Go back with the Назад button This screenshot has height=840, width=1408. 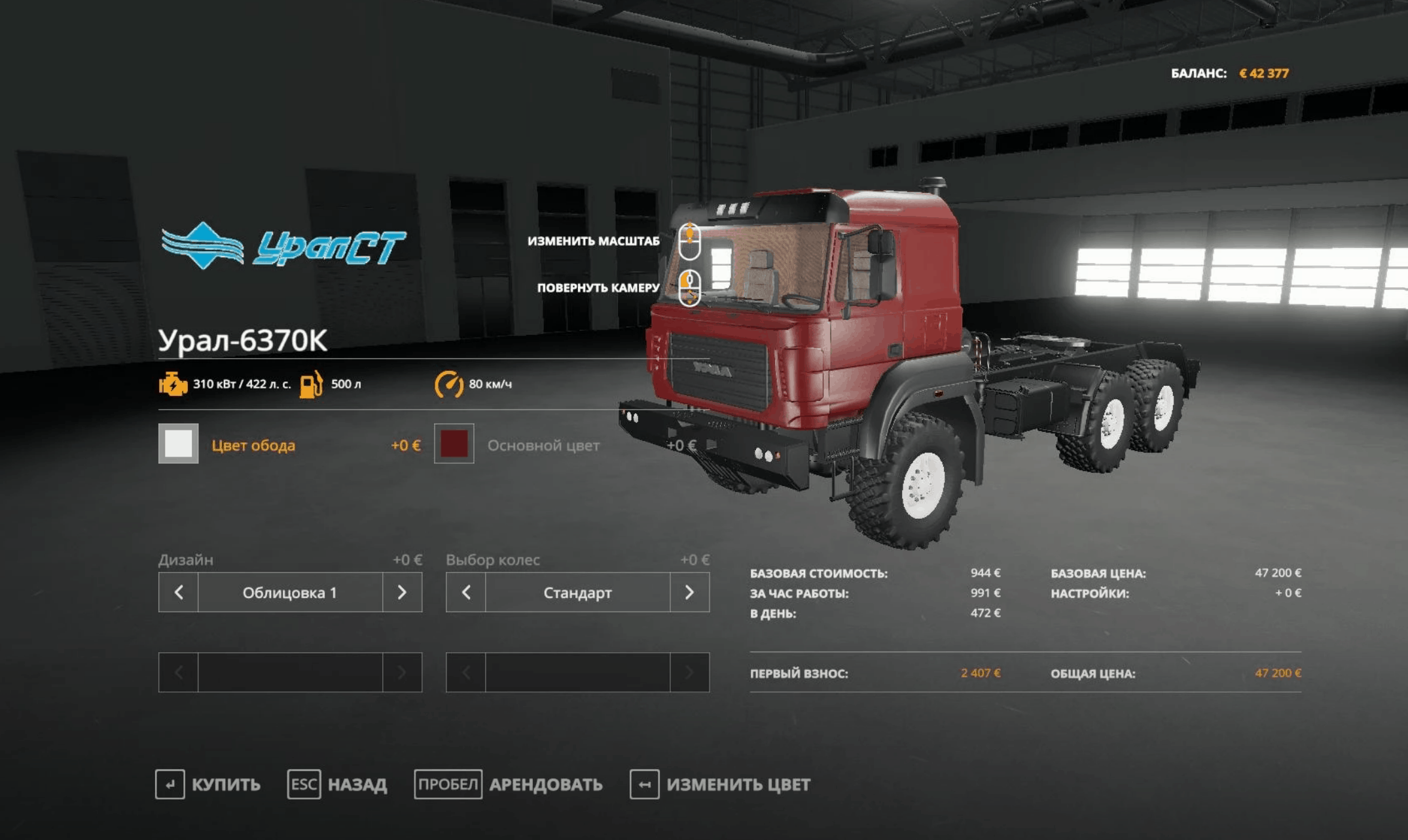coord(337,784)
